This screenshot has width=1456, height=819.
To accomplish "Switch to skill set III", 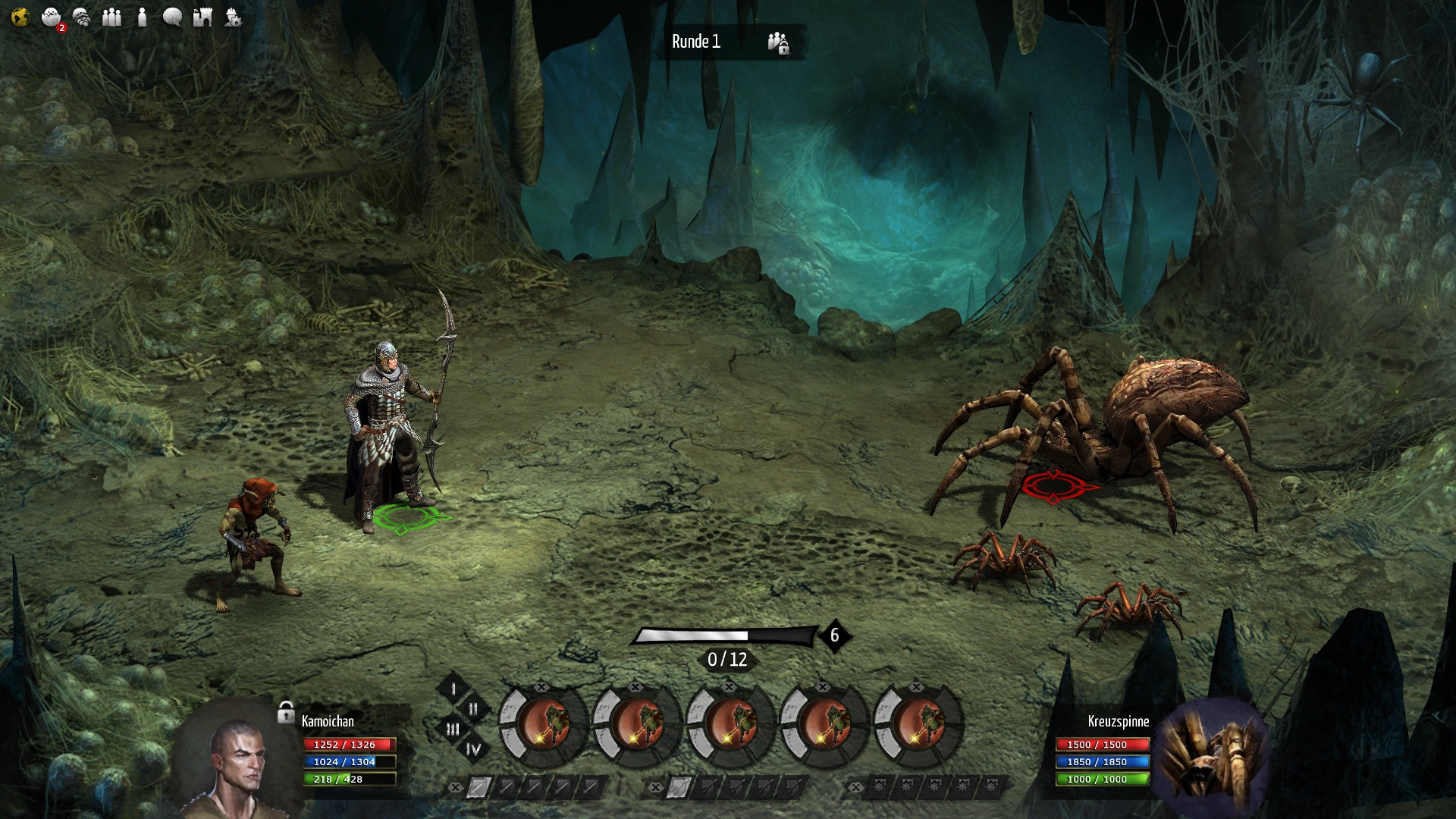I will pyautogui.click(x=453, y=729).
